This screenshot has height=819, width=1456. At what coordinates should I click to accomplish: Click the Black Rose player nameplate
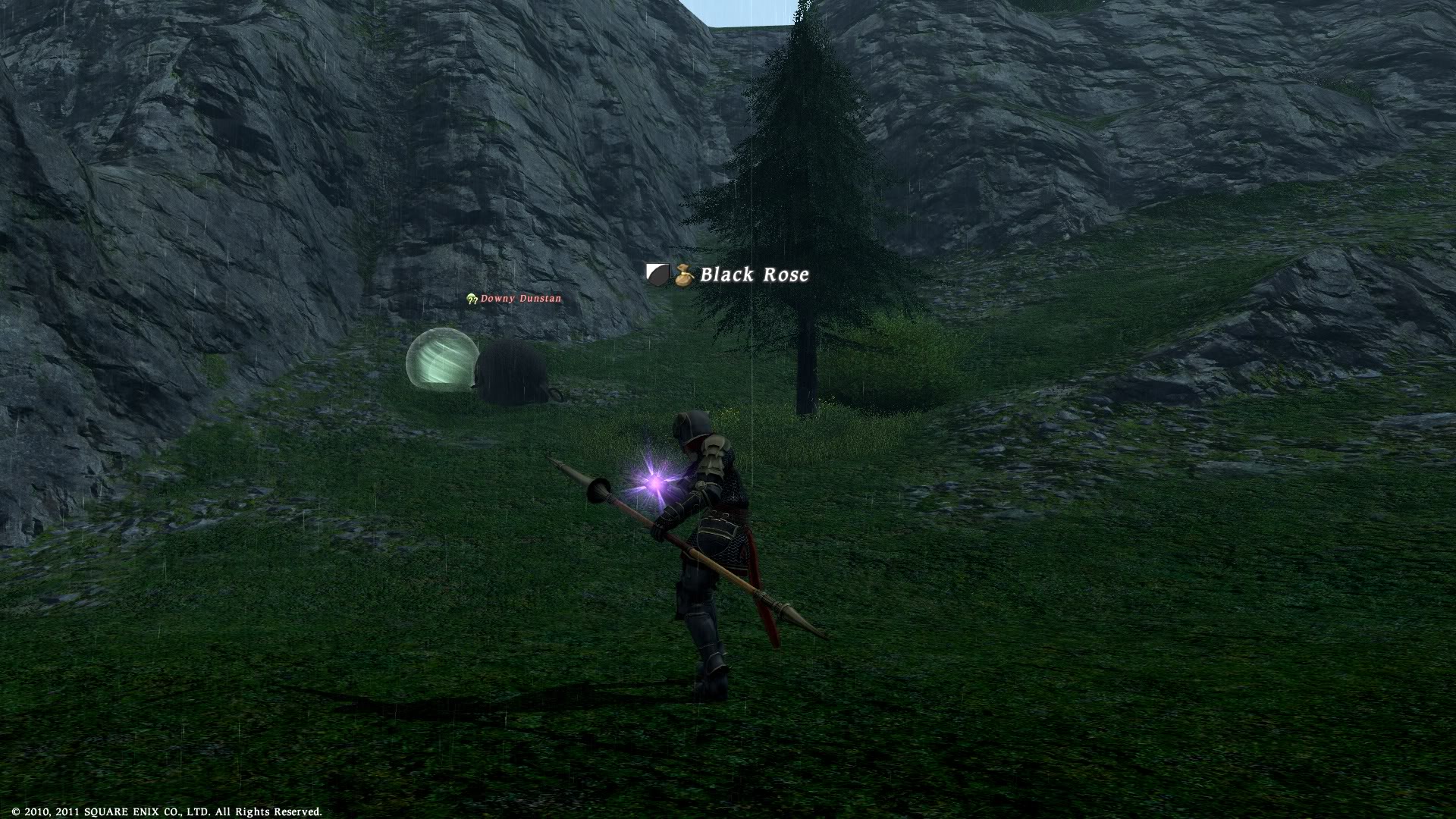click(x=753, y=275)
